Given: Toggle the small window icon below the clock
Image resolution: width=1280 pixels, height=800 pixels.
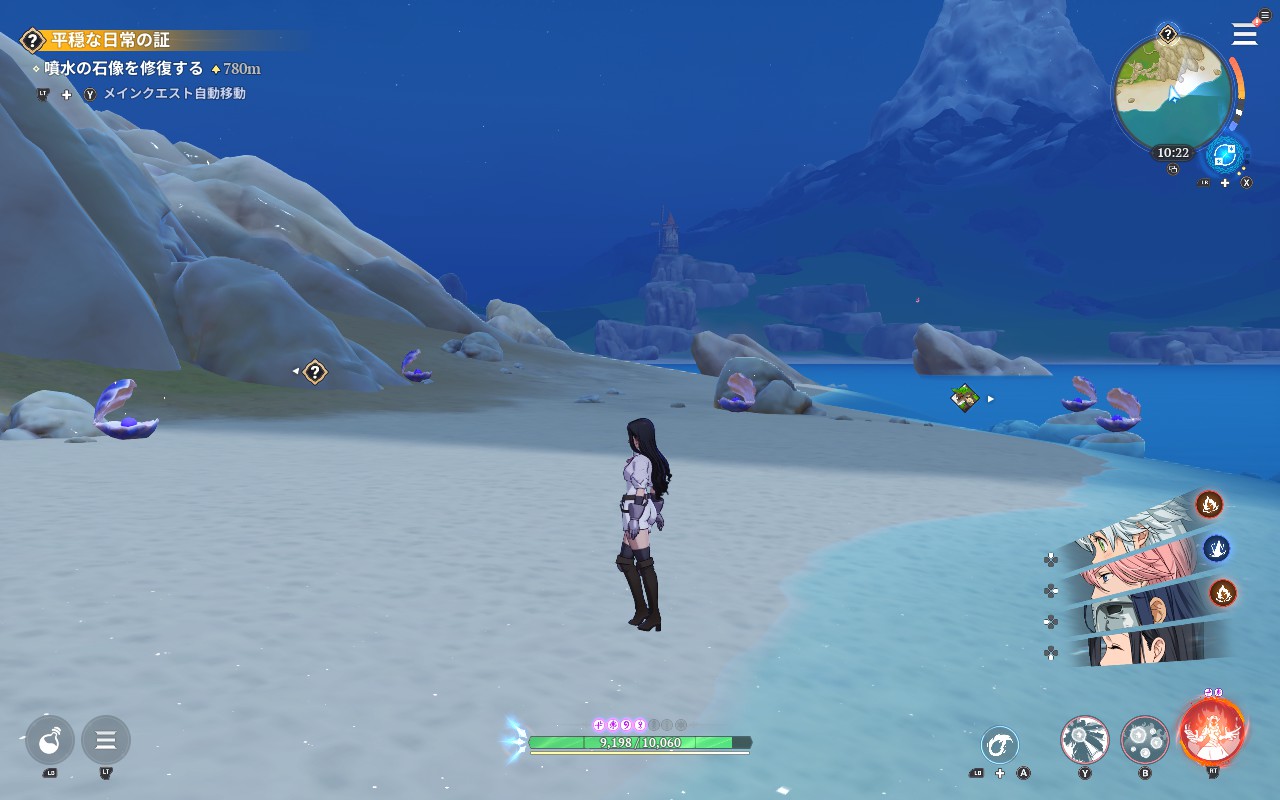Looking at the screenshot, I should pos(1173,170).
